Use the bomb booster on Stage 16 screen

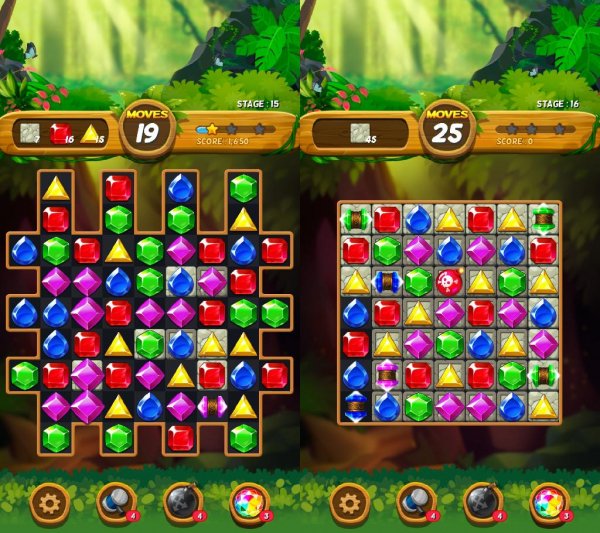pyautogui.click(x=482, y=502)
